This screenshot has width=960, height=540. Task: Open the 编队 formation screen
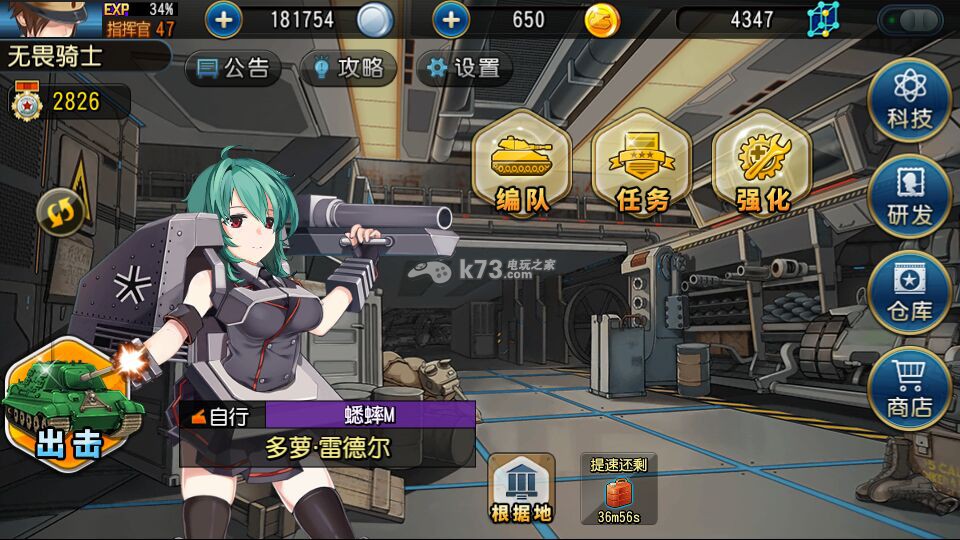coord(522,165)
